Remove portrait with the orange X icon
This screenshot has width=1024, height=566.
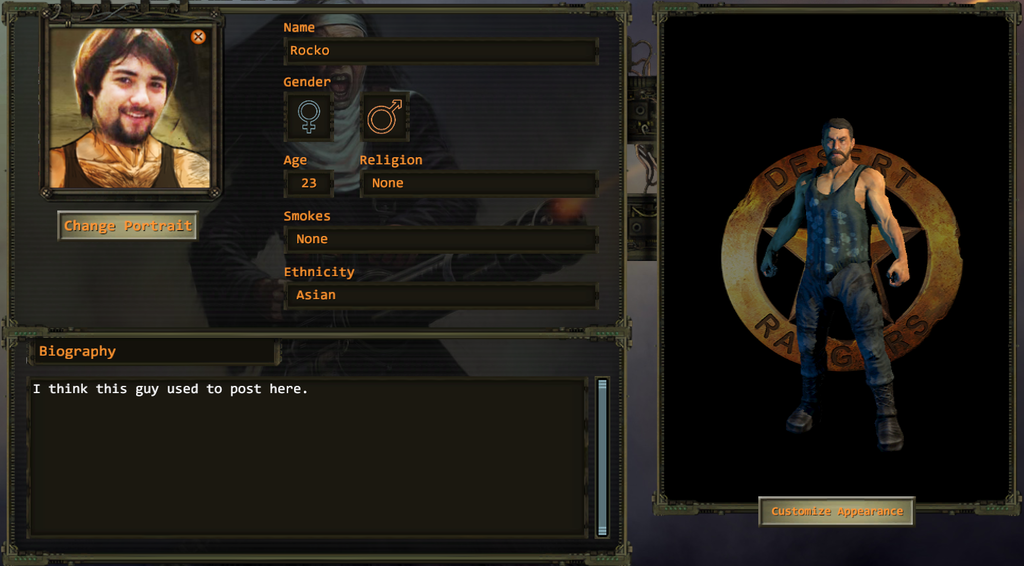point(198,37)
